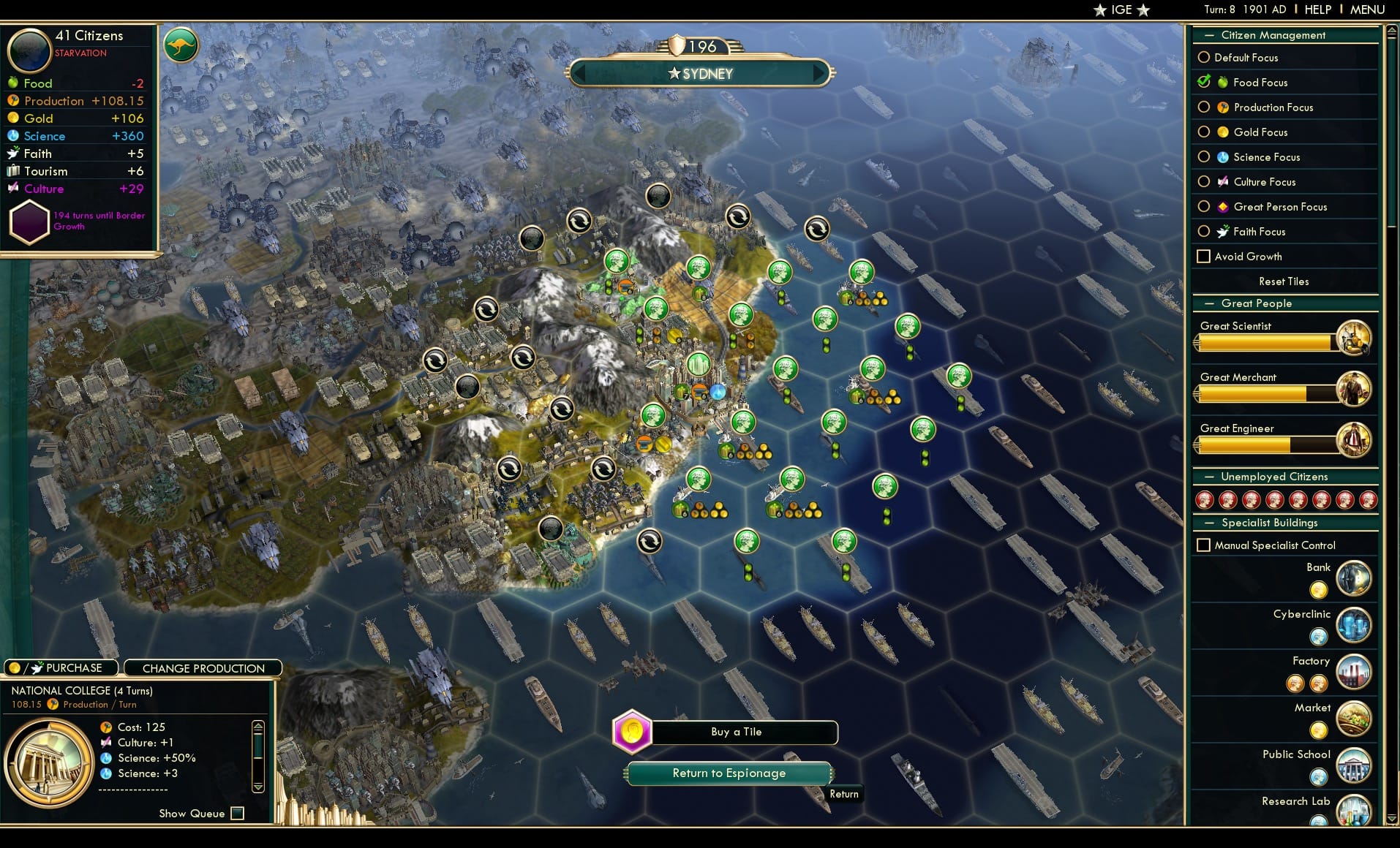Select the Cyberclinic building icon

(x=1354, y=625)
